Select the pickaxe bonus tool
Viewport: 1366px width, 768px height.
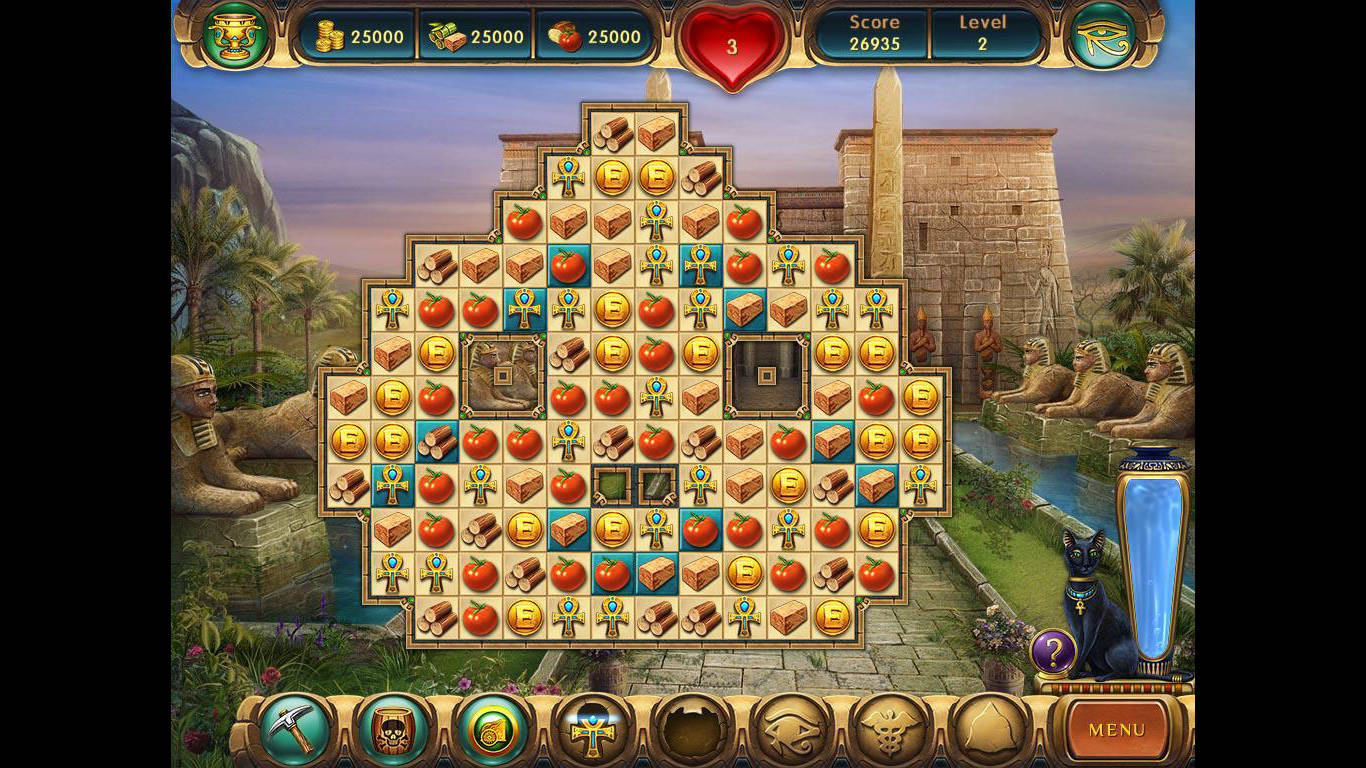(x=295, y=731)
